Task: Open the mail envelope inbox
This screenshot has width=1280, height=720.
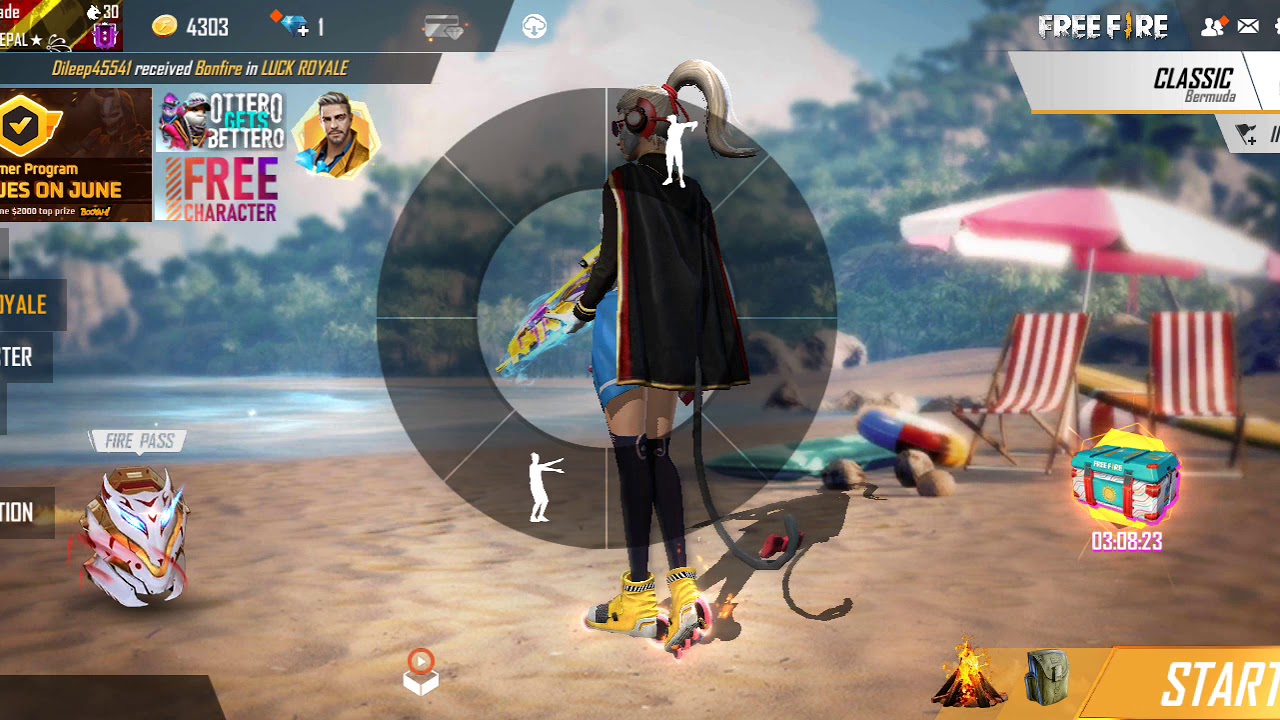Action: tap(1248, 27)
